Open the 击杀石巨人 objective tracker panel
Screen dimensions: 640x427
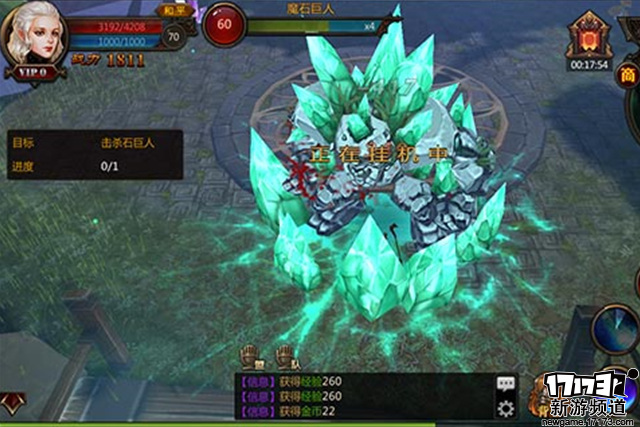coord(95,154)
